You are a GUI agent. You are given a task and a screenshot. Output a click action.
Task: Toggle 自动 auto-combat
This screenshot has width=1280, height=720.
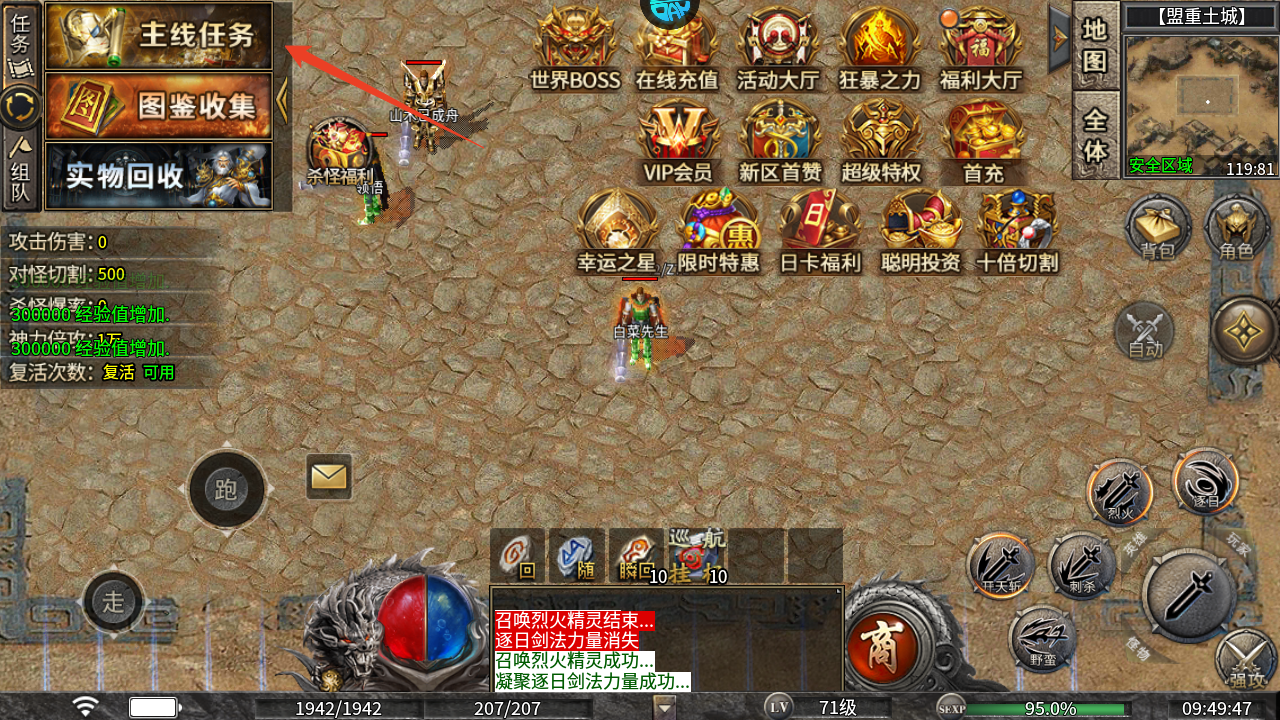tap(1145, 331)
